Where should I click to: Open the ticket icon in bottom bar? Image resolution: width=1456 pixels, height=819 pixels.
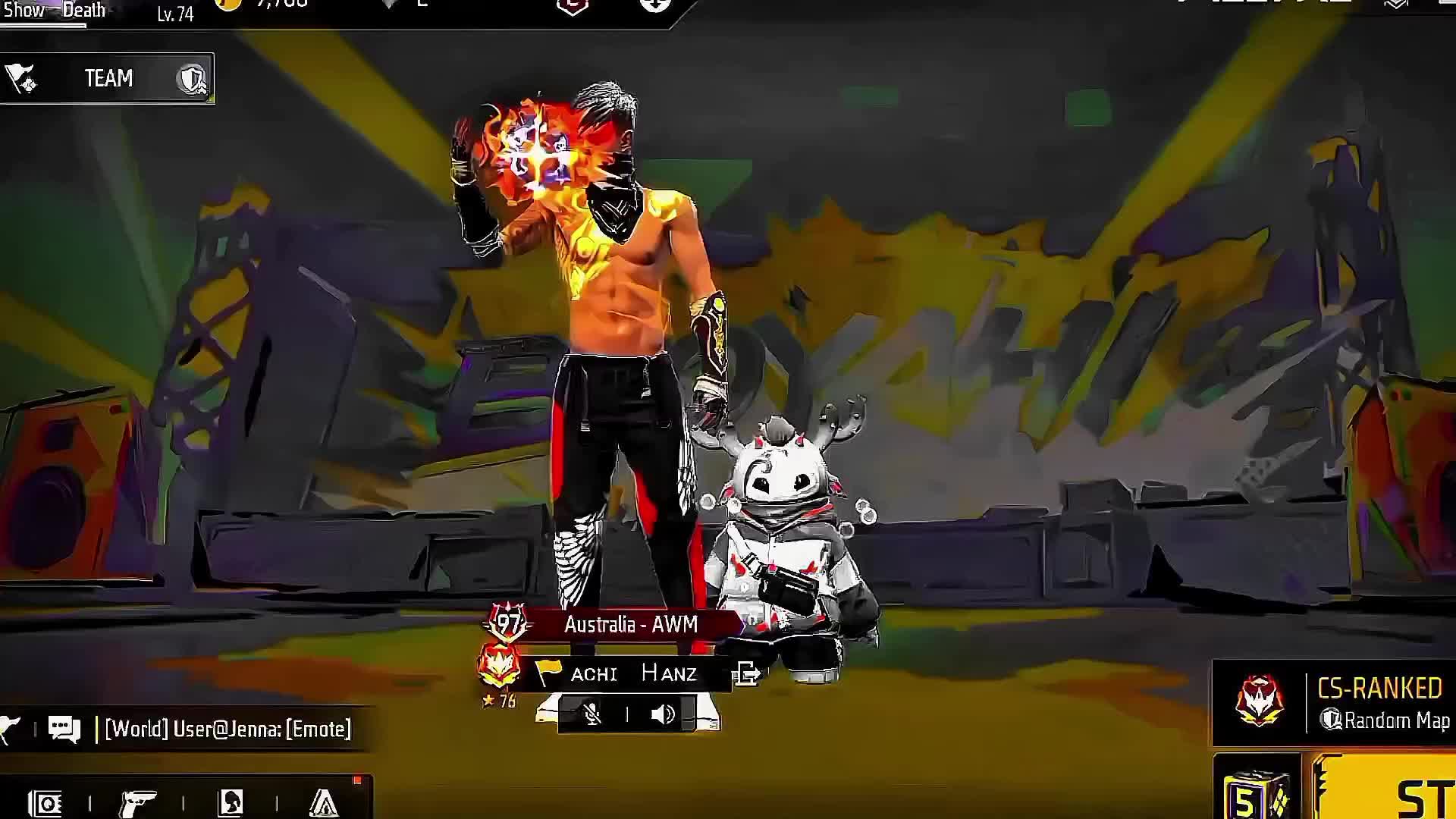tap(45, 802)
